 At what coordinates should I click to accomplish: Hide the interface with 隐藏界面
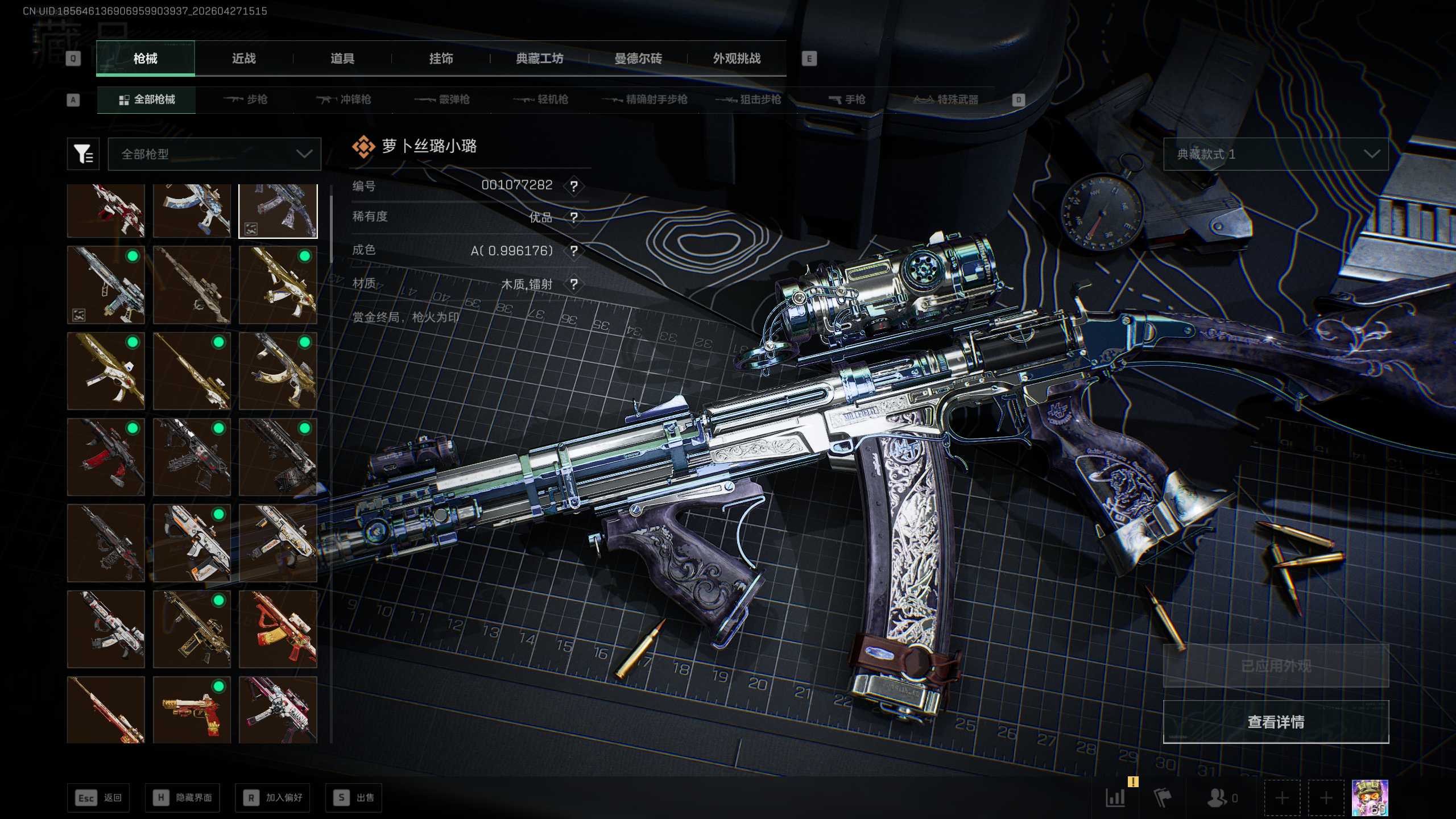[183, 798]
